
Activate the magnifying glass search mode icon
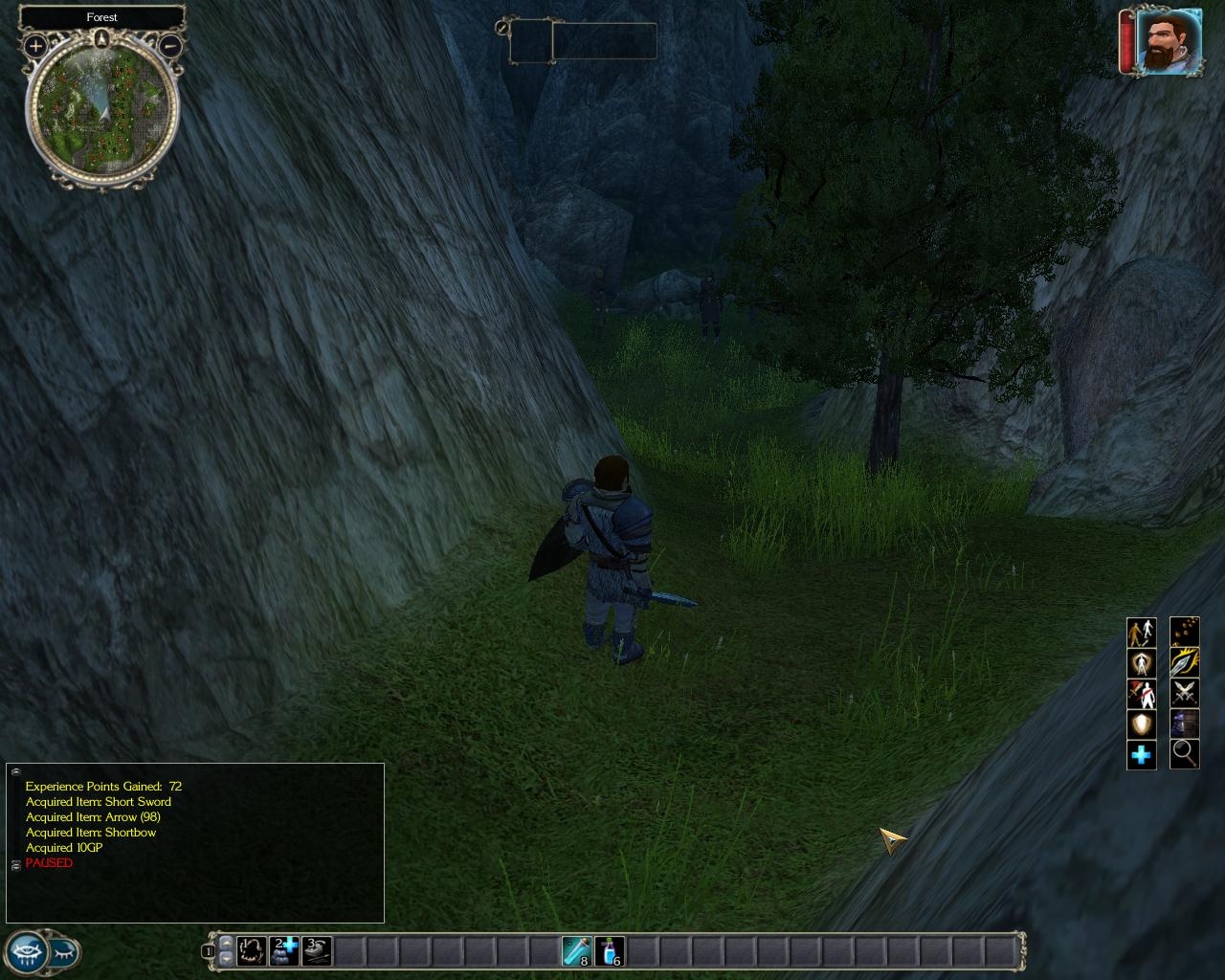[x=1185, y=755]
